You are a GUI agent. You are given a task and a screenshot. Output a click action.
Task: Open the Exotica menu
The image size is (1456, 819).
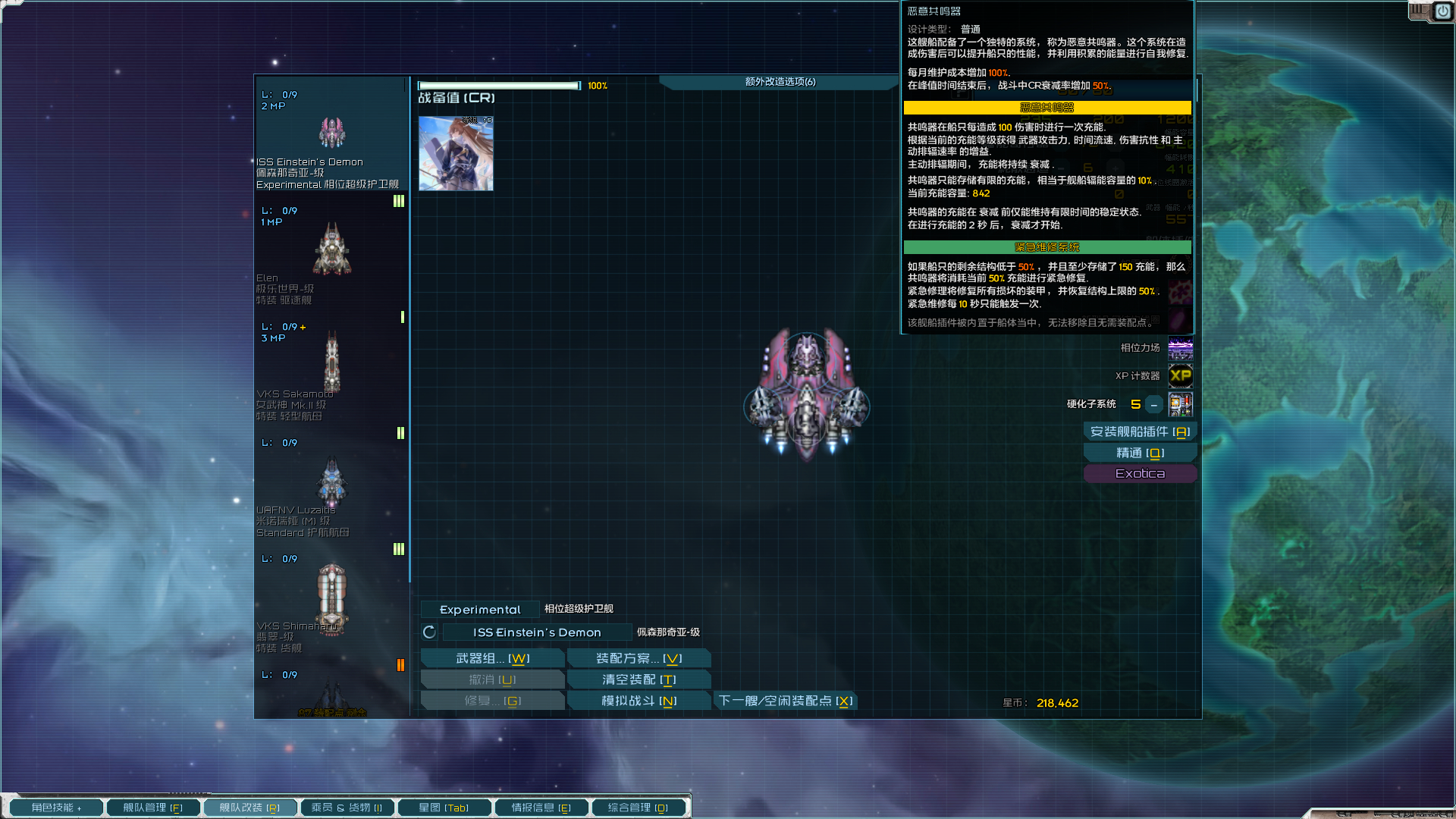coord(1140,472)
